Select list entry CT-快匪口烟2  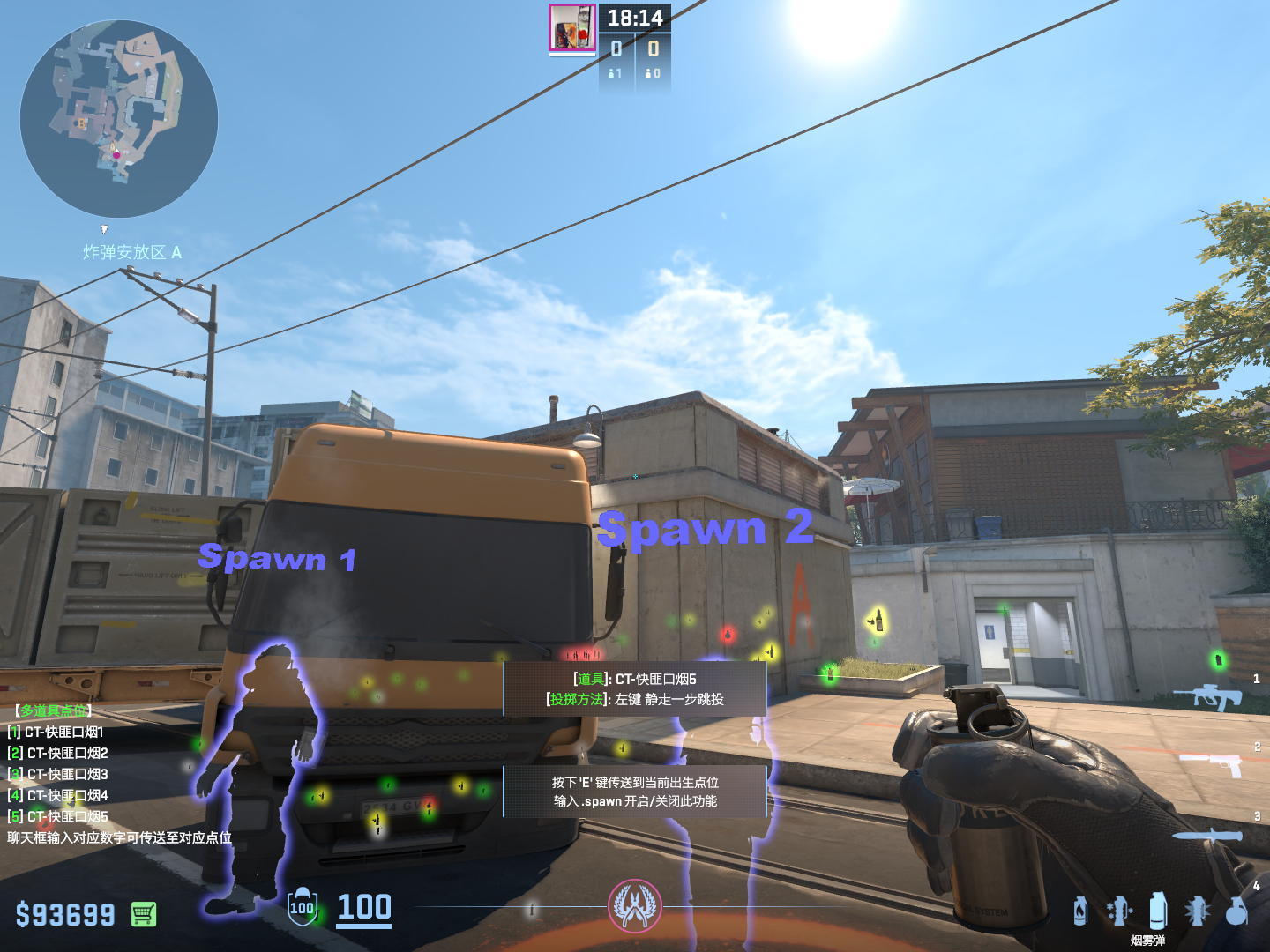(x=58, y=753)
